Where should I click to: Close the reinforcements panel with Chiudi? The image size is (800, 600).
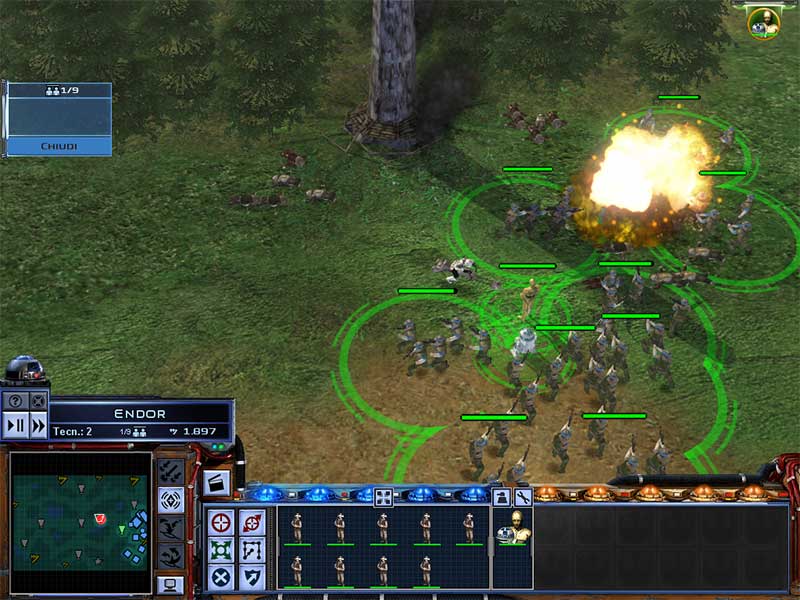[59, 146]
